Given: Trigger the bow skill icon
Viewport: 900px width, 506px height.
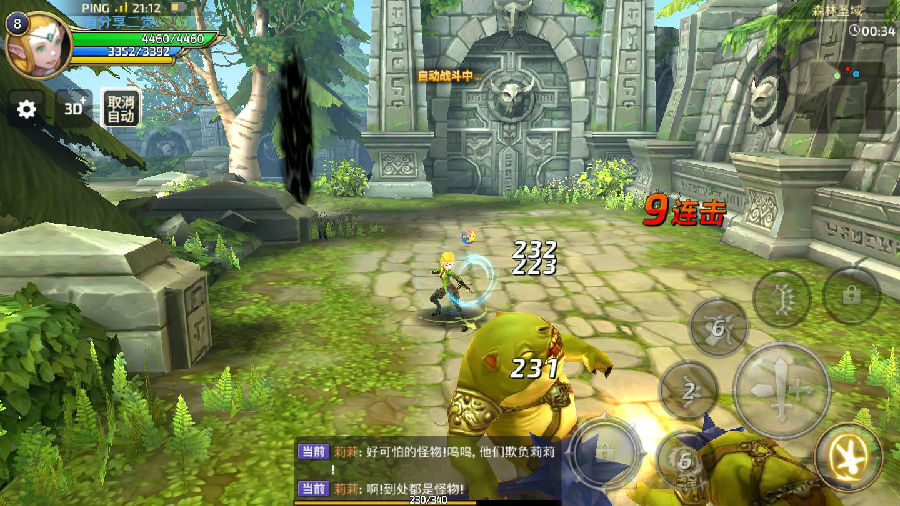Looking at the screenshot, I should [782, 298].
